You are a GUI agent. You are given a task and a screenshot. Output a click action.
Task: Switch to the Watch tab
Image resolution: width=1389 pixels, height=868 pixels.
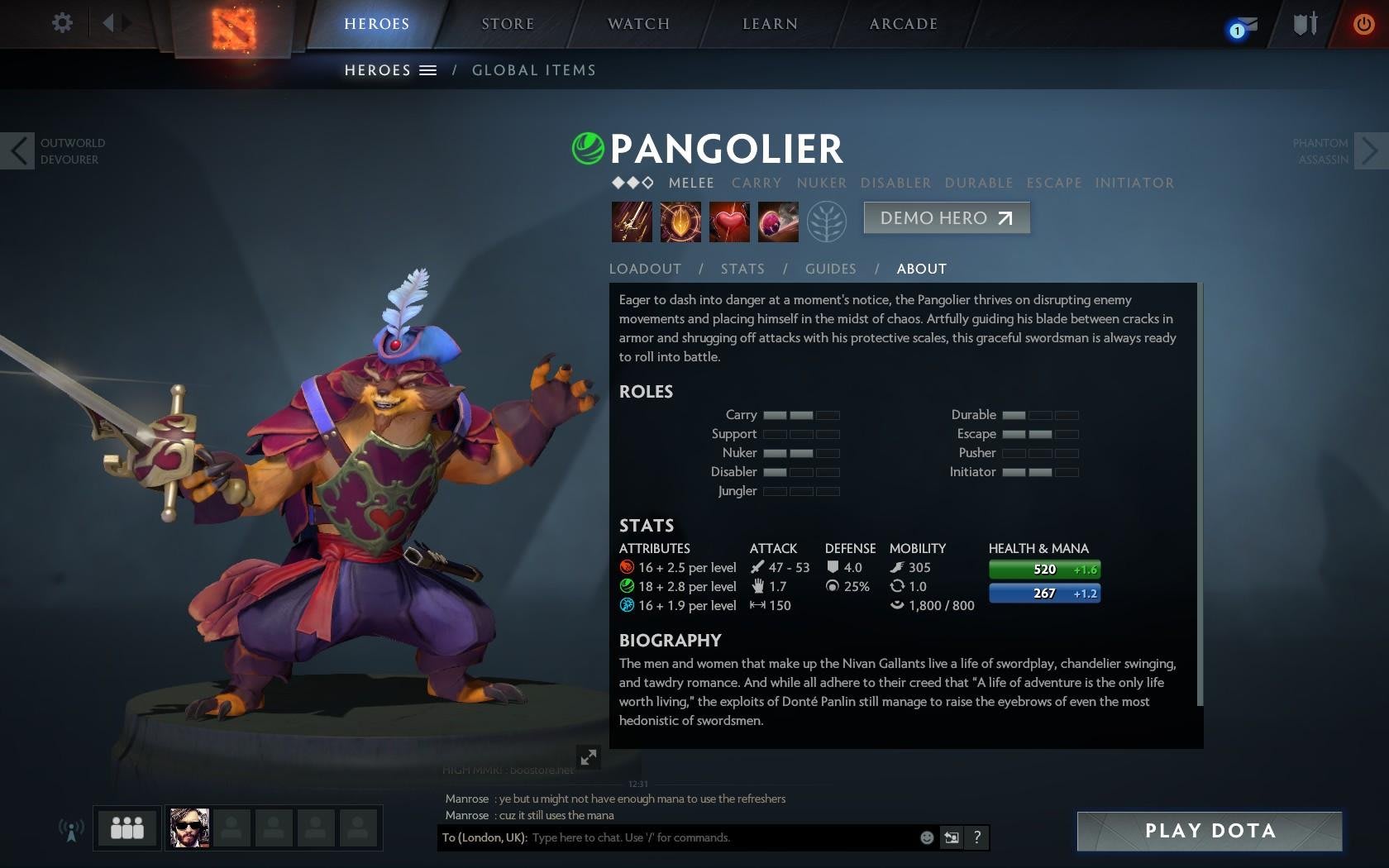pyautogui.click(x=638, y=24)
